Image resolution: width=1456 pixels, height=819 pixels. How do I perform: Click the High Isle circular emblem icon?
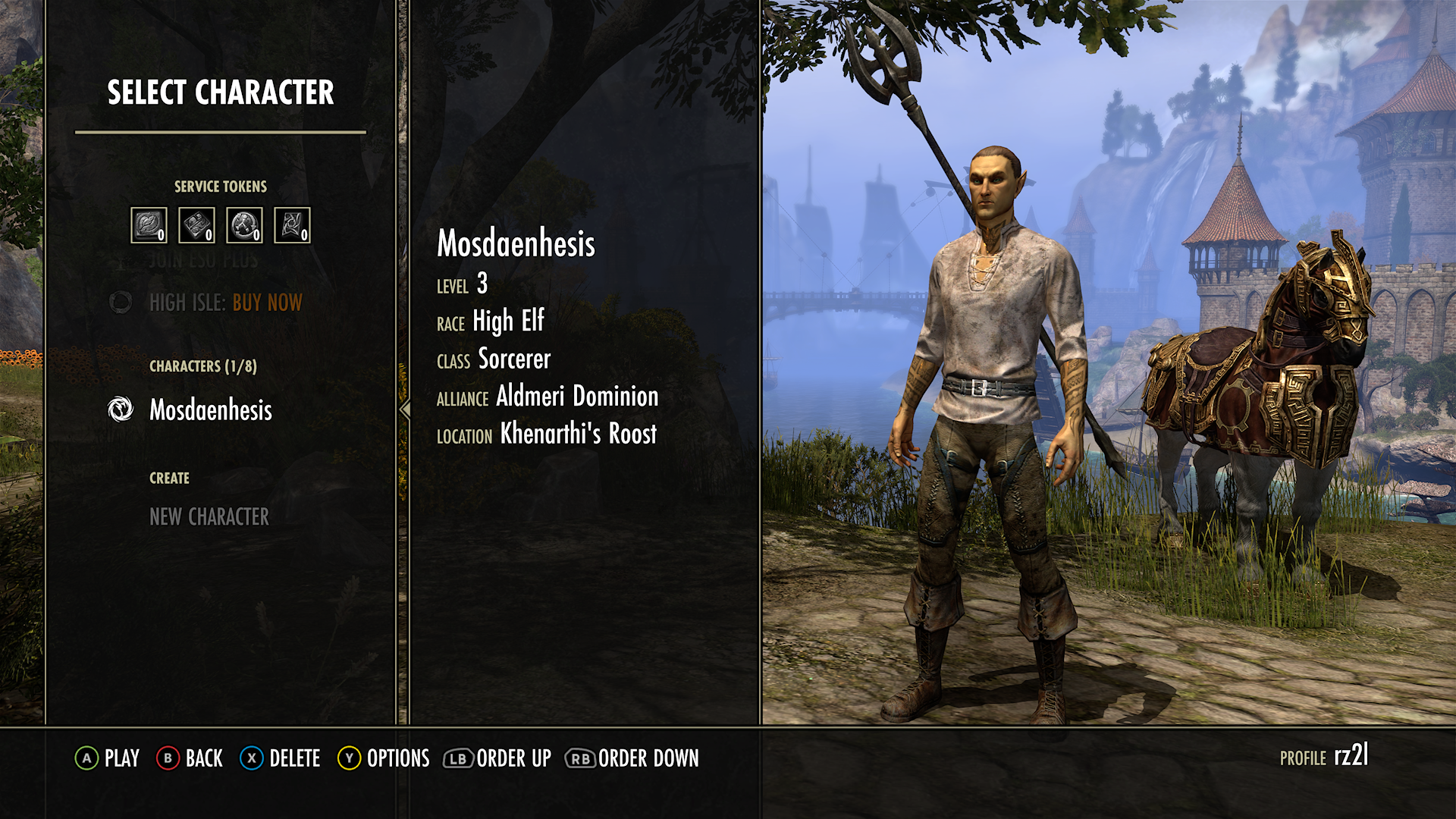click(x=121, y=303)
